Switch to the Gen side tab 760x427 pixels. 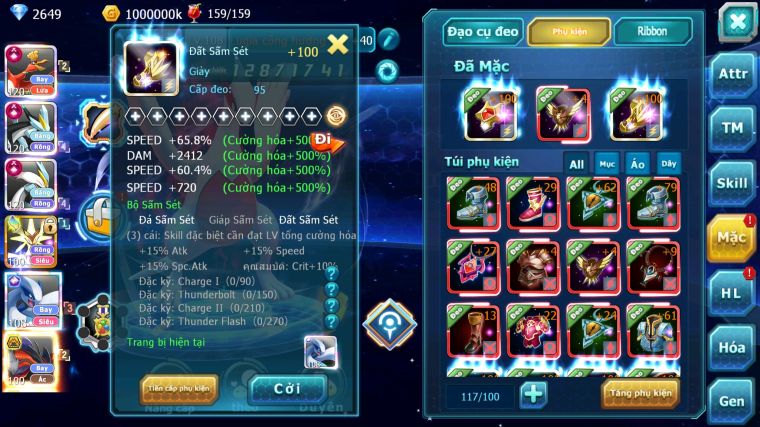click(x=733, y=400)
